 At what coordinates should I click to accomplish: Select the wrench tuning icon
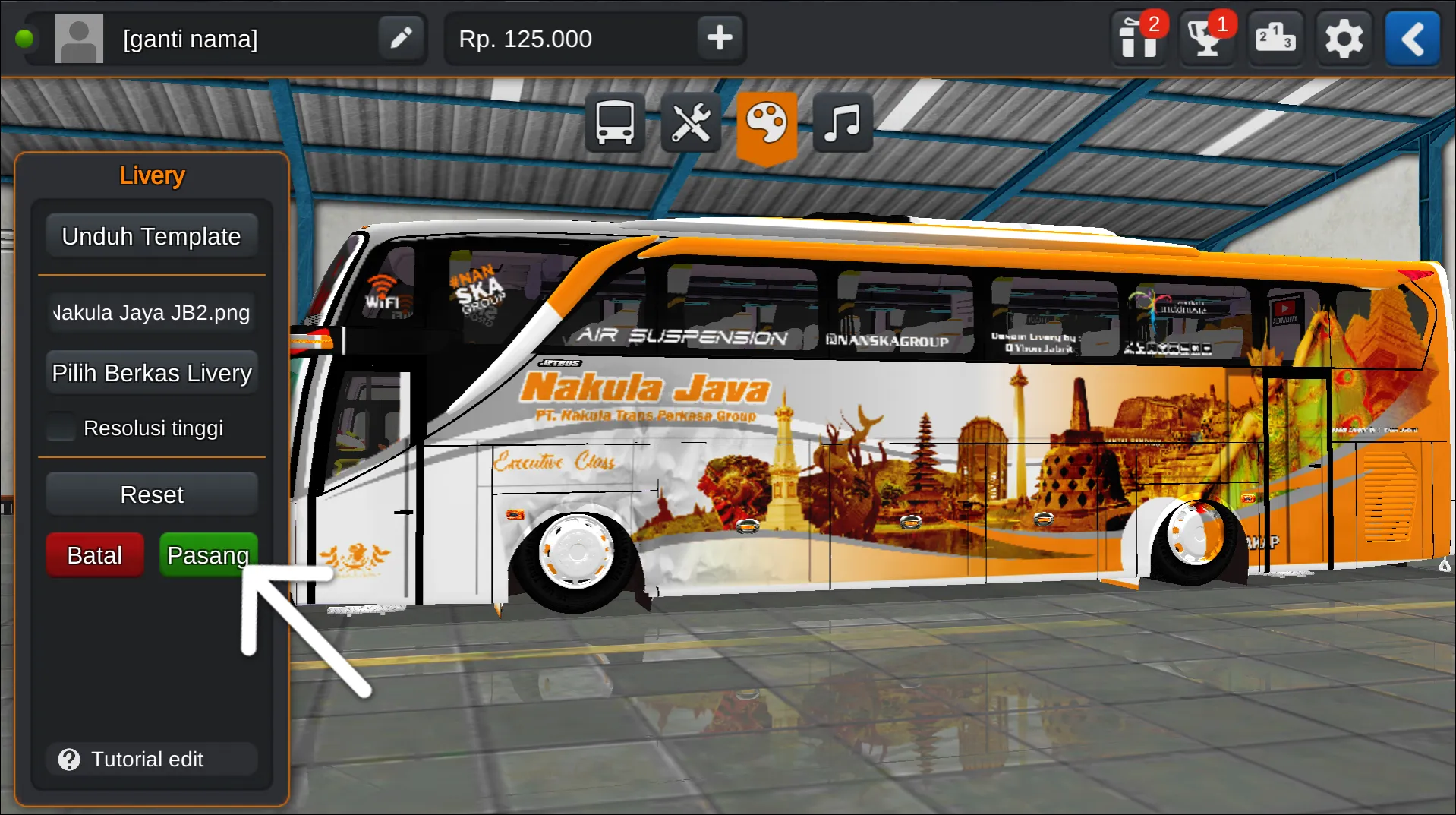(690, 122)
